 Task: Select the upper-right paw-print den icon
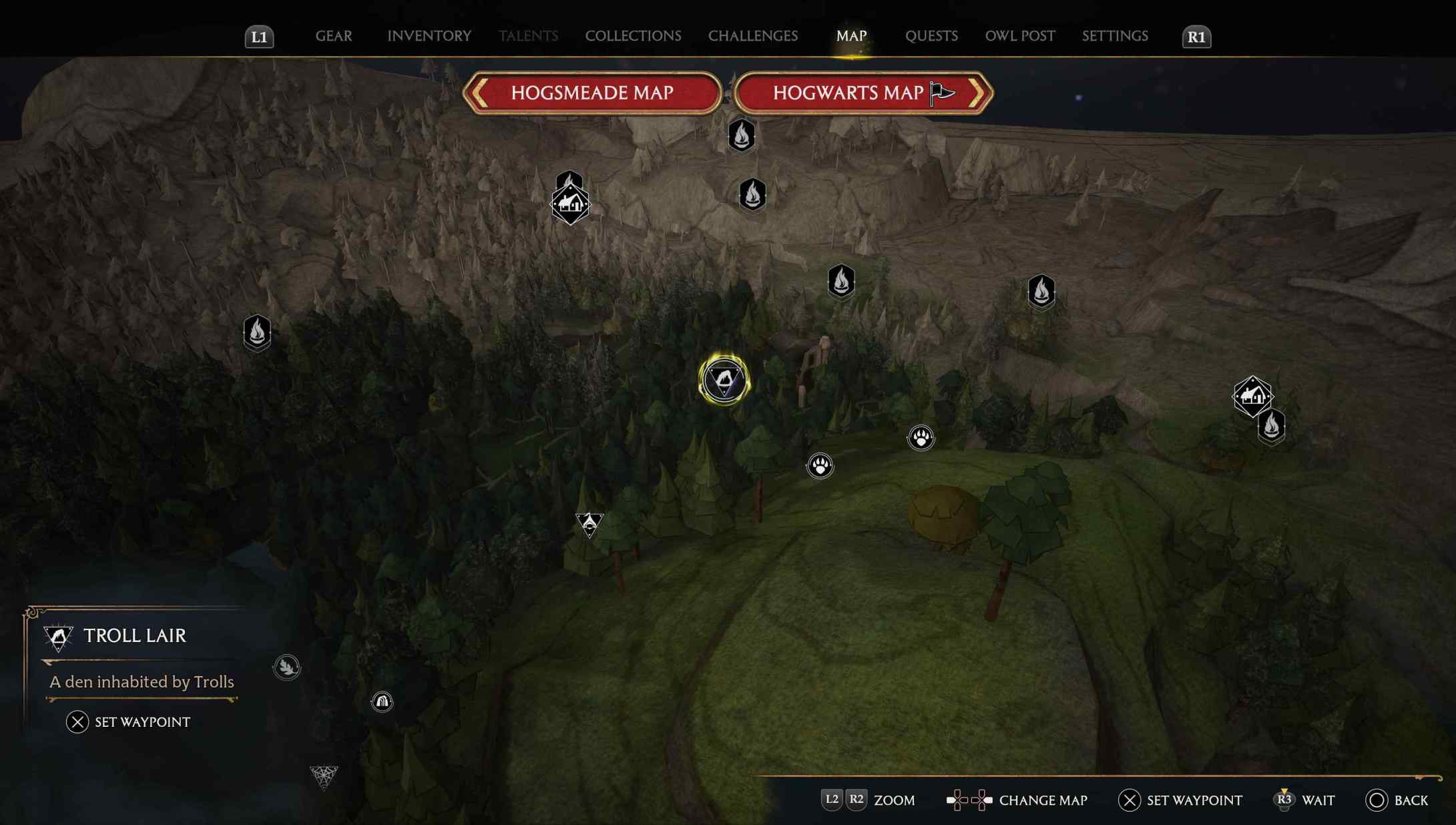(920, 438)
